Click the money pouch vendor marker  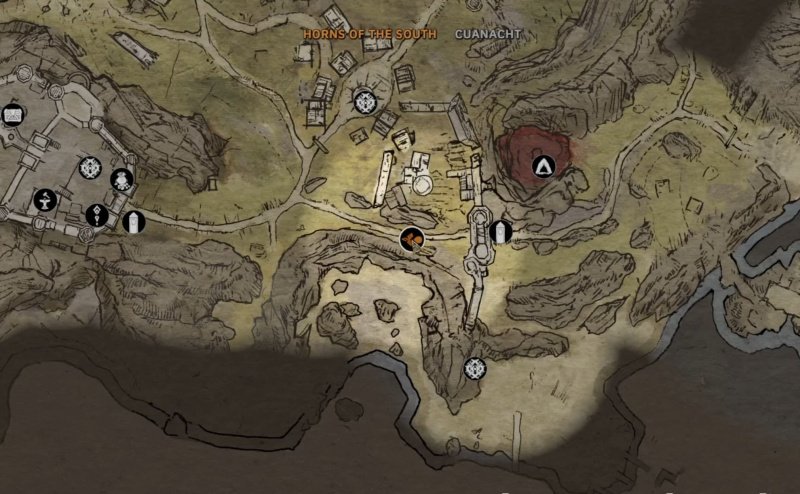(122, 180)
